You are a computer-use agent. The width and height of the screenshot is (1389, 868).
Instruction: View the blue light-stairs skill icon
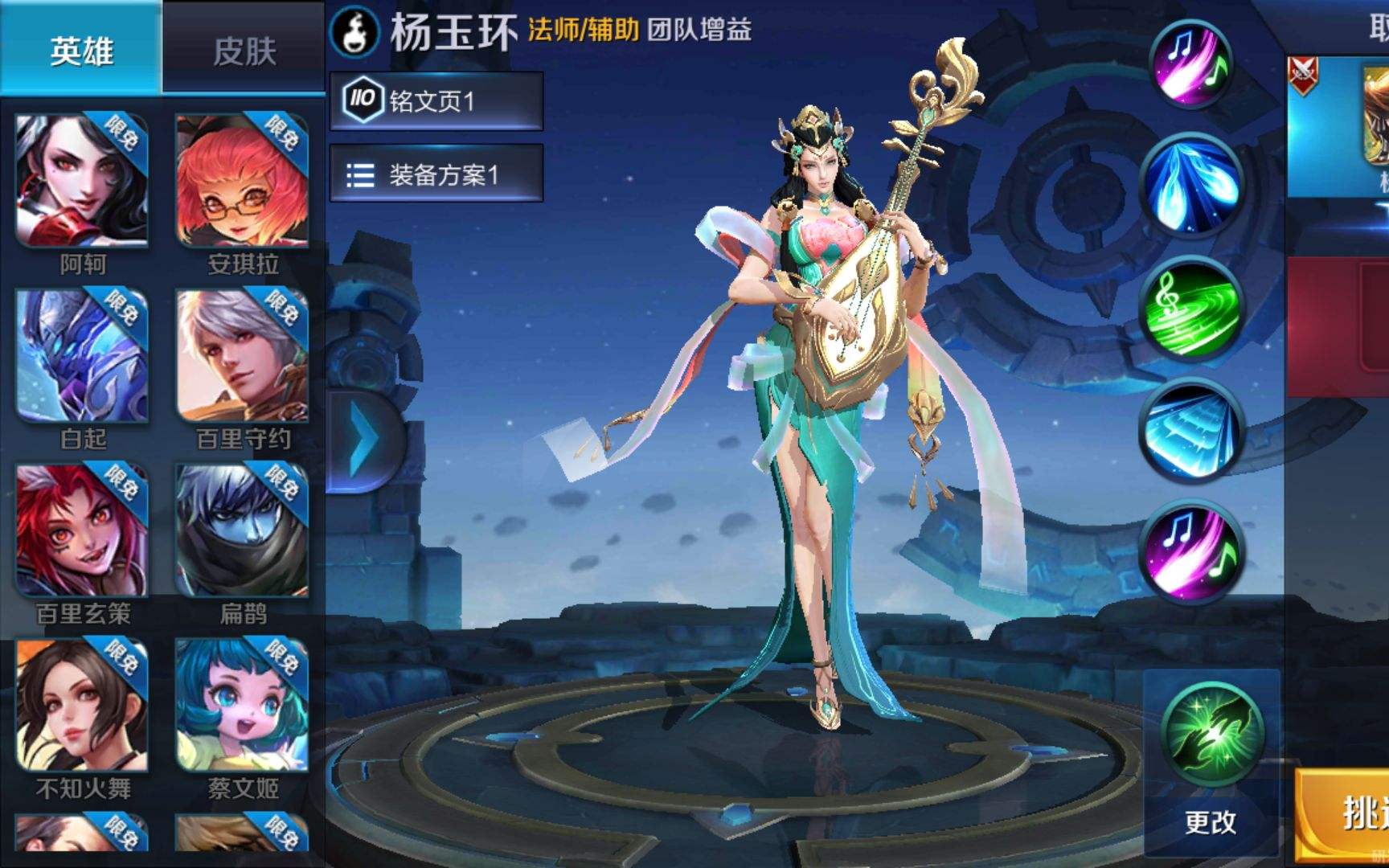tap(1191, 432)
